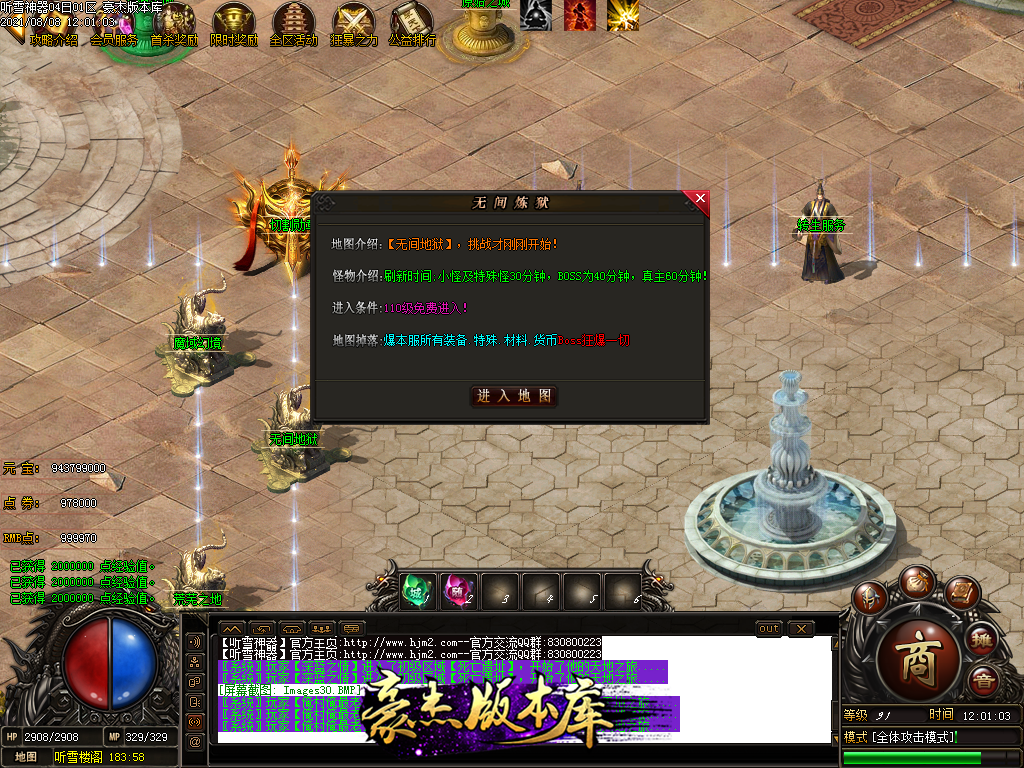The width and height of the screenshot is (1024, 768).
Task: Click the 地图 map button
Action: (x=26, y=757)
